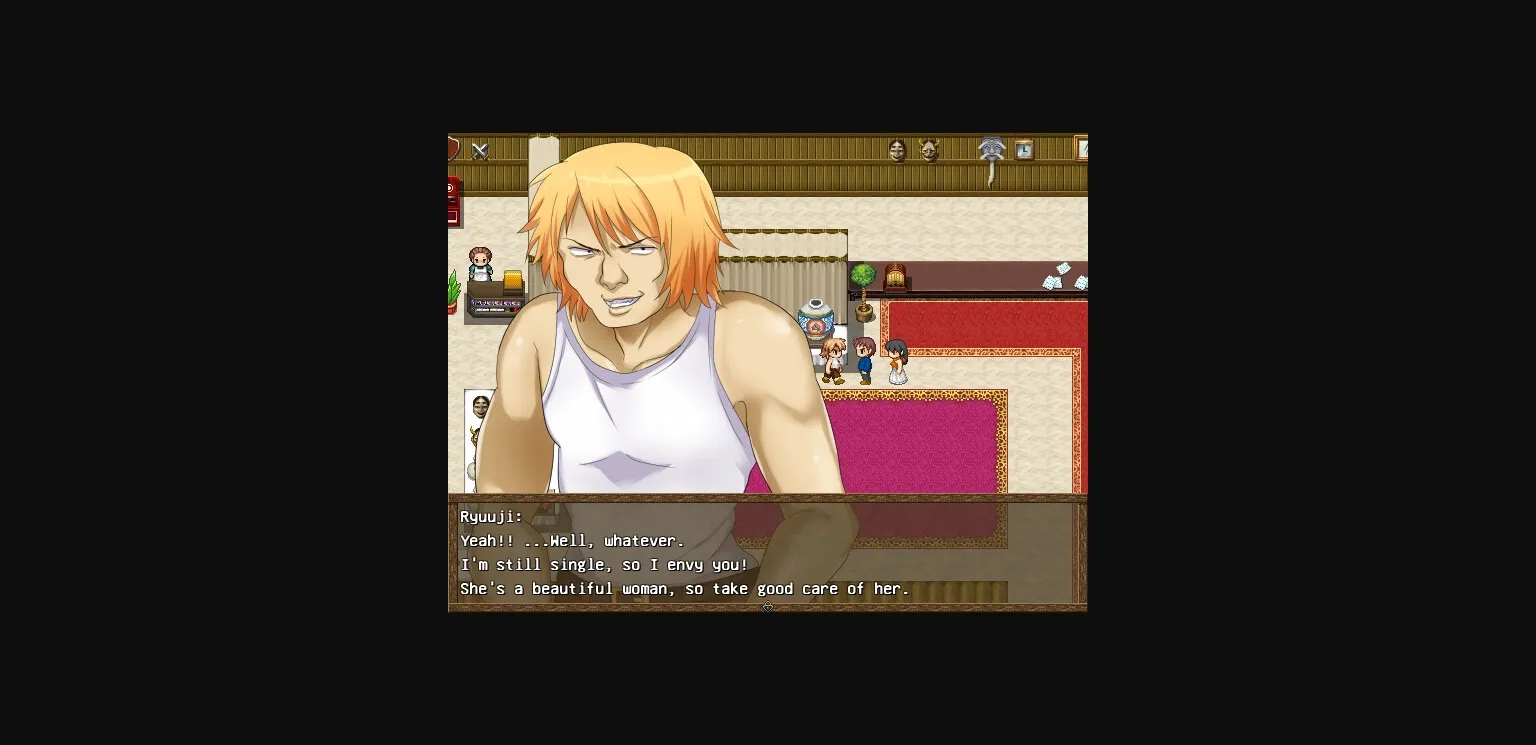Click the smiling face mask on the wall

(899, 150)
